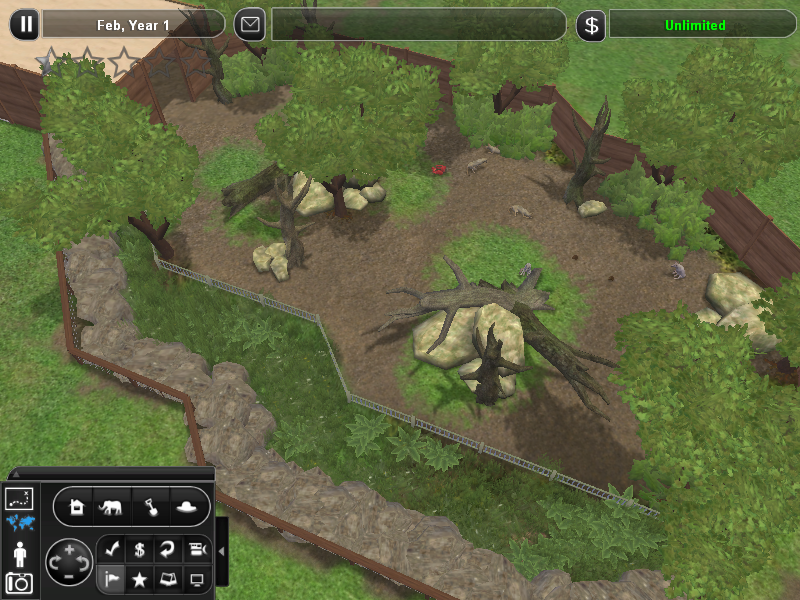Image resolution: width=800 pixels, height=600 pixels.
Task: Enter guest mode with the person icon
Action: [19, 553]
